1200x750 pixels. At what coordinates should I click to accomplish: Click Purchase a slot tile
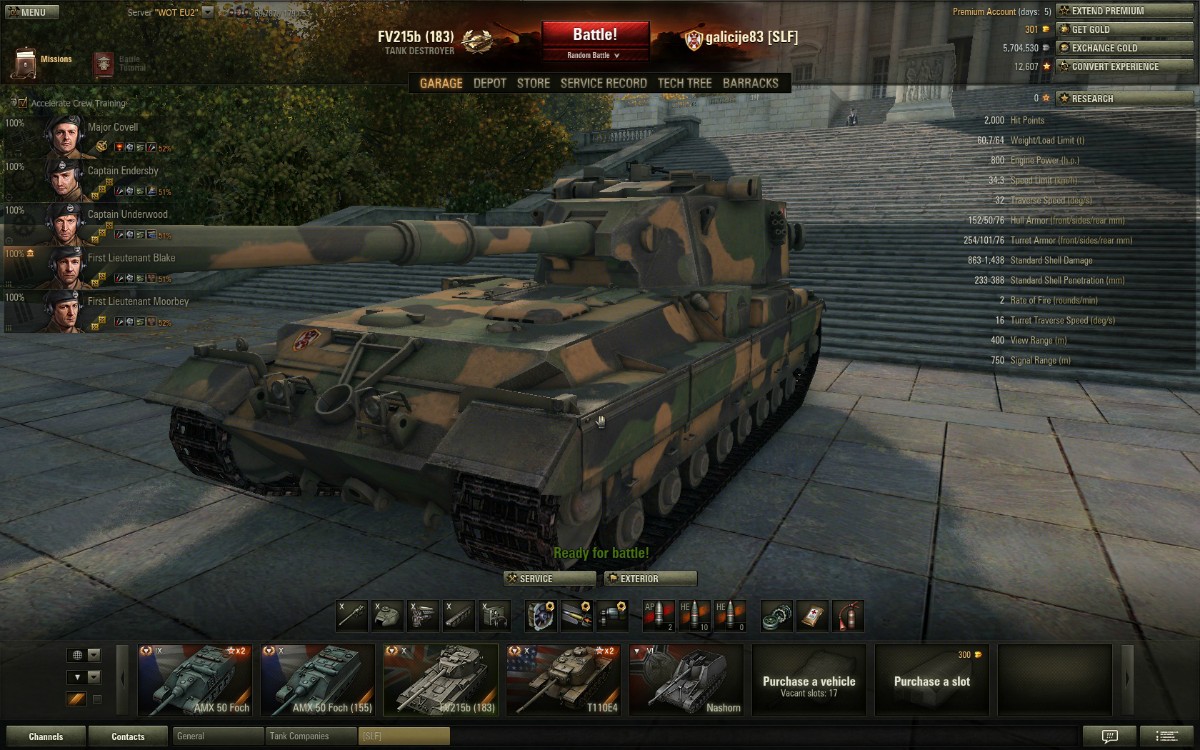coord(932,680)
